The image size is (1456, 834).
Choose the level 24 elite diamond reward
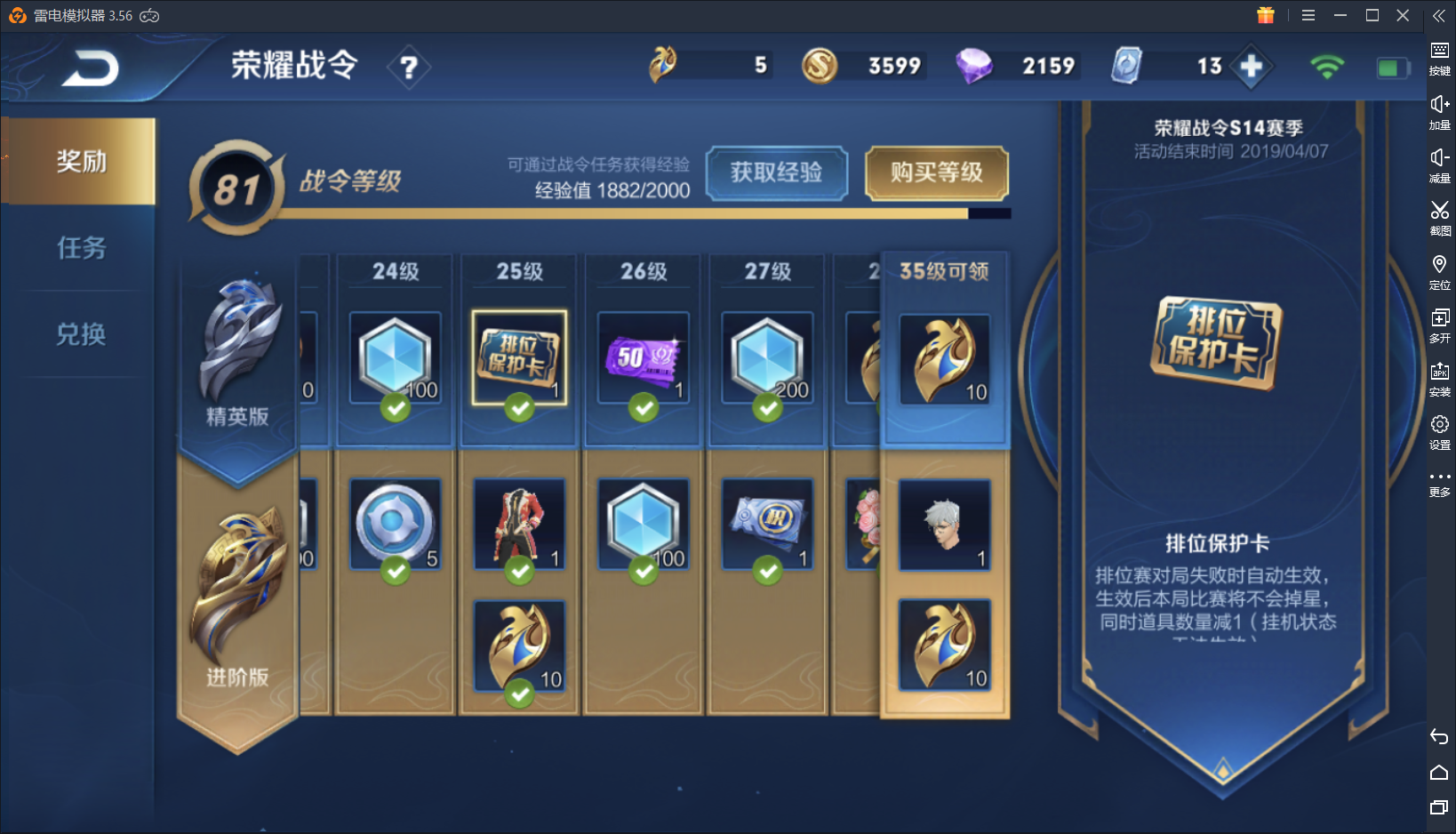(x=396, y=357)
